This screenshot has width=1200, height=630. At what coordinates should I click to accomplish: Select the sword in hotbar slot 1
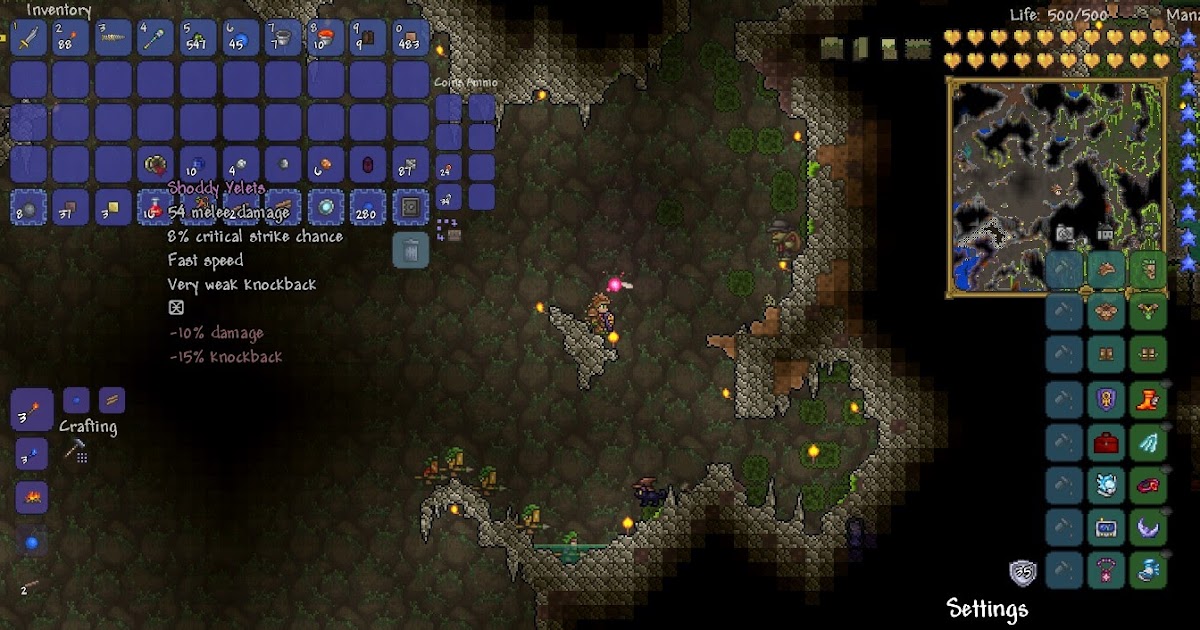click(28, 38)
